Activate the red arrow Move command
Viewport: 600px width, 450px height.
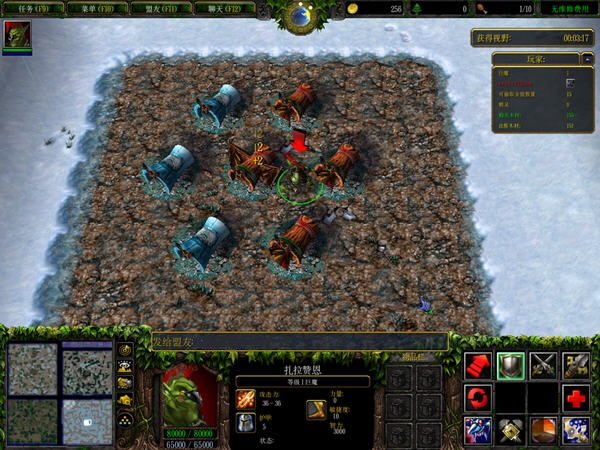click(477, 365)
